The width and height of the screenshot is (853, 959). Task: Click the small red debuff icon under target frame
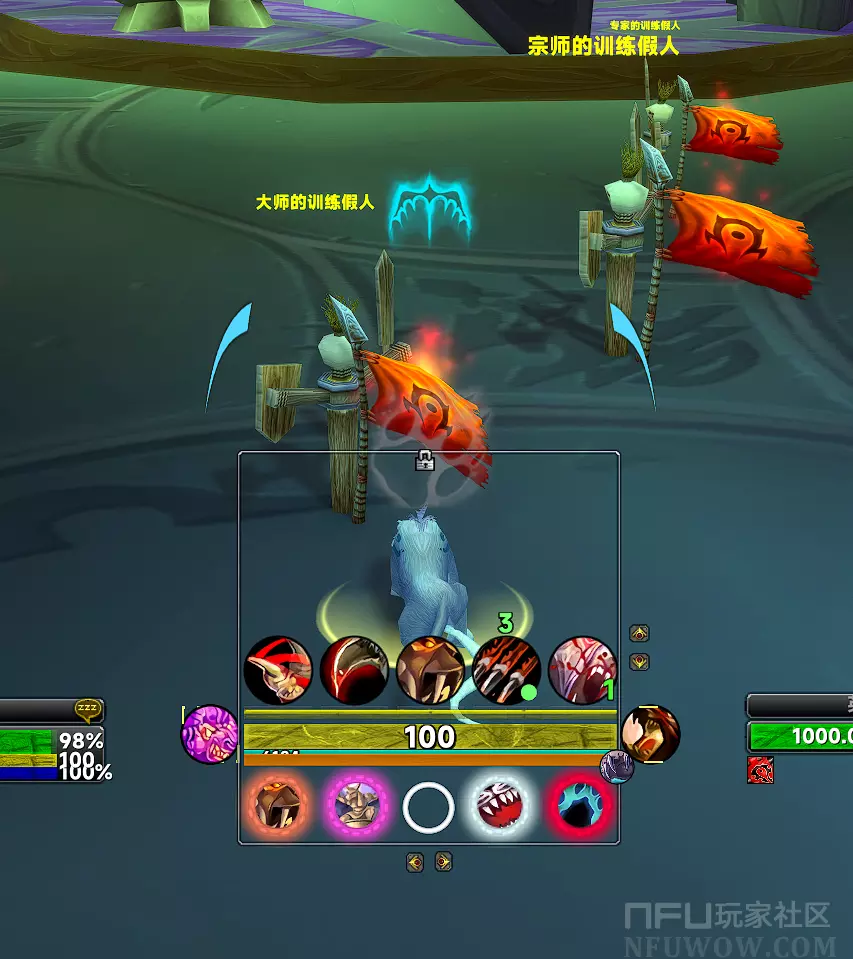760,770
